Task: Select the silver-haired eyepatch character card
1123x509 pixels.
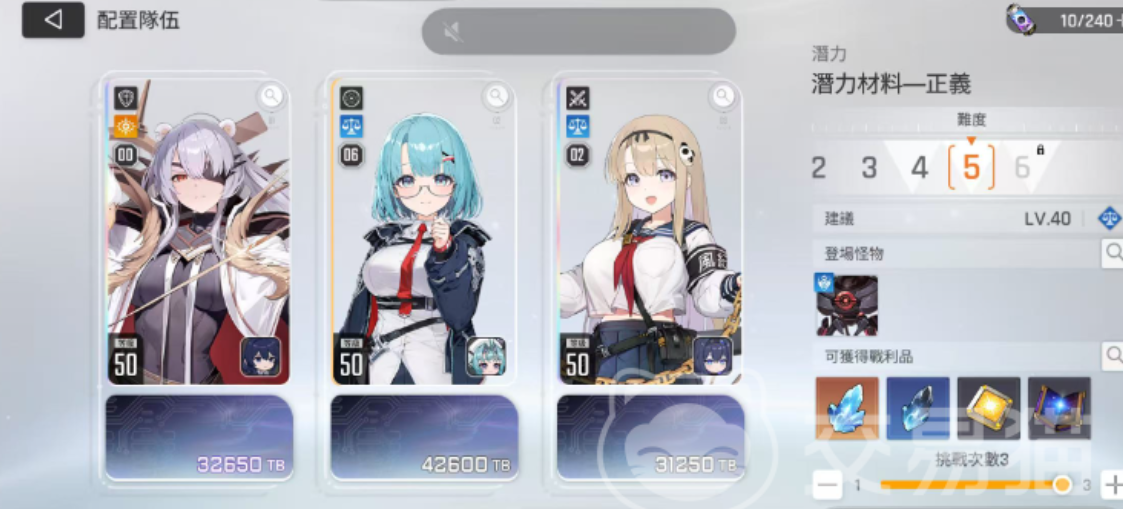Action: tap(198, 240)
